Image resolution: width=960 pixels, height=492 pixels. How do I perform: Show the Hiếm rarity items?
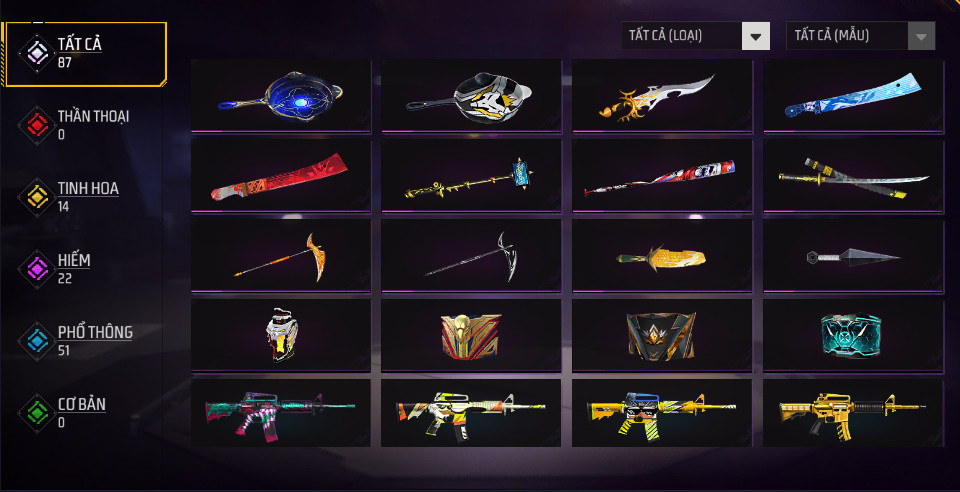84,268
